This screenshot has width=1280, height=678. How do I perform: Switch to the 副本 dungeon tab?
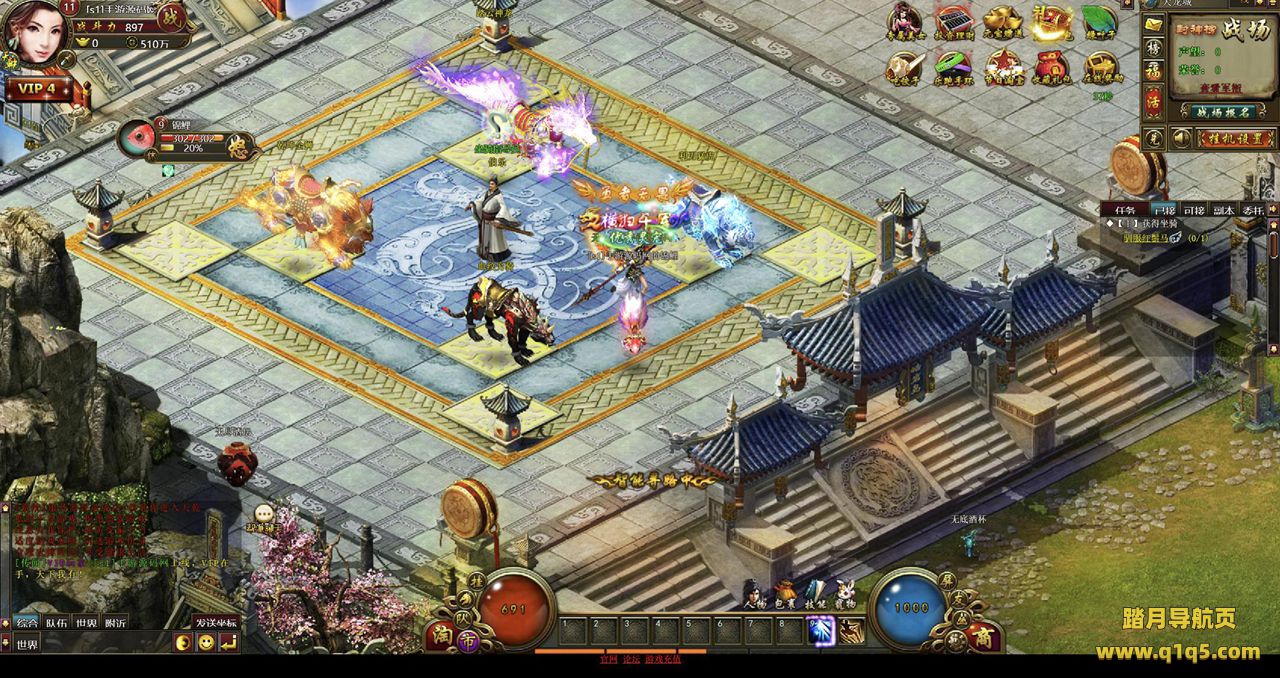1223,210
